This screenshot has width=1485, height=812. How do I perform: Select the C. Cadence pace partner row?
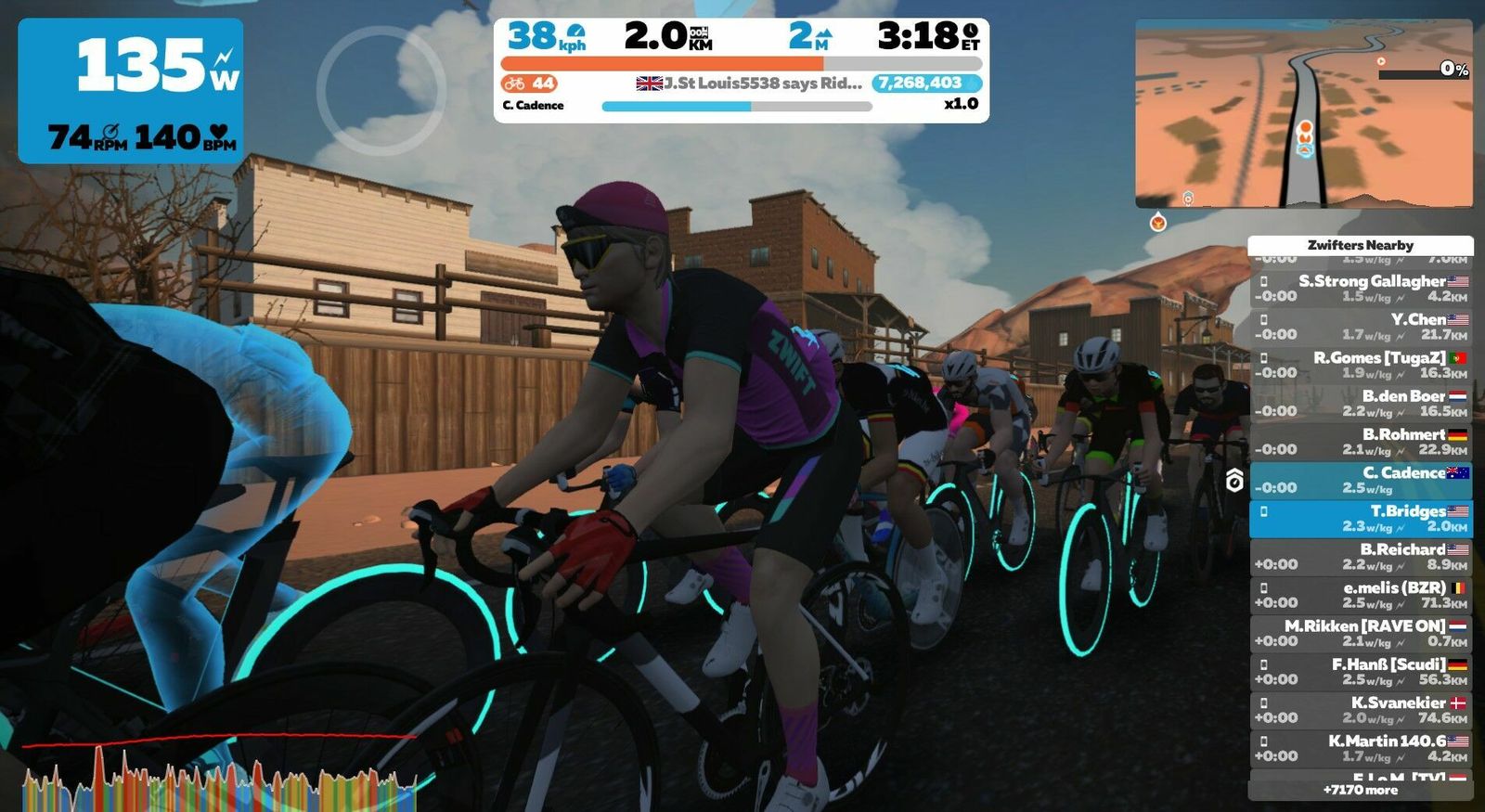pyautogui.click(x=1360, y=480)
